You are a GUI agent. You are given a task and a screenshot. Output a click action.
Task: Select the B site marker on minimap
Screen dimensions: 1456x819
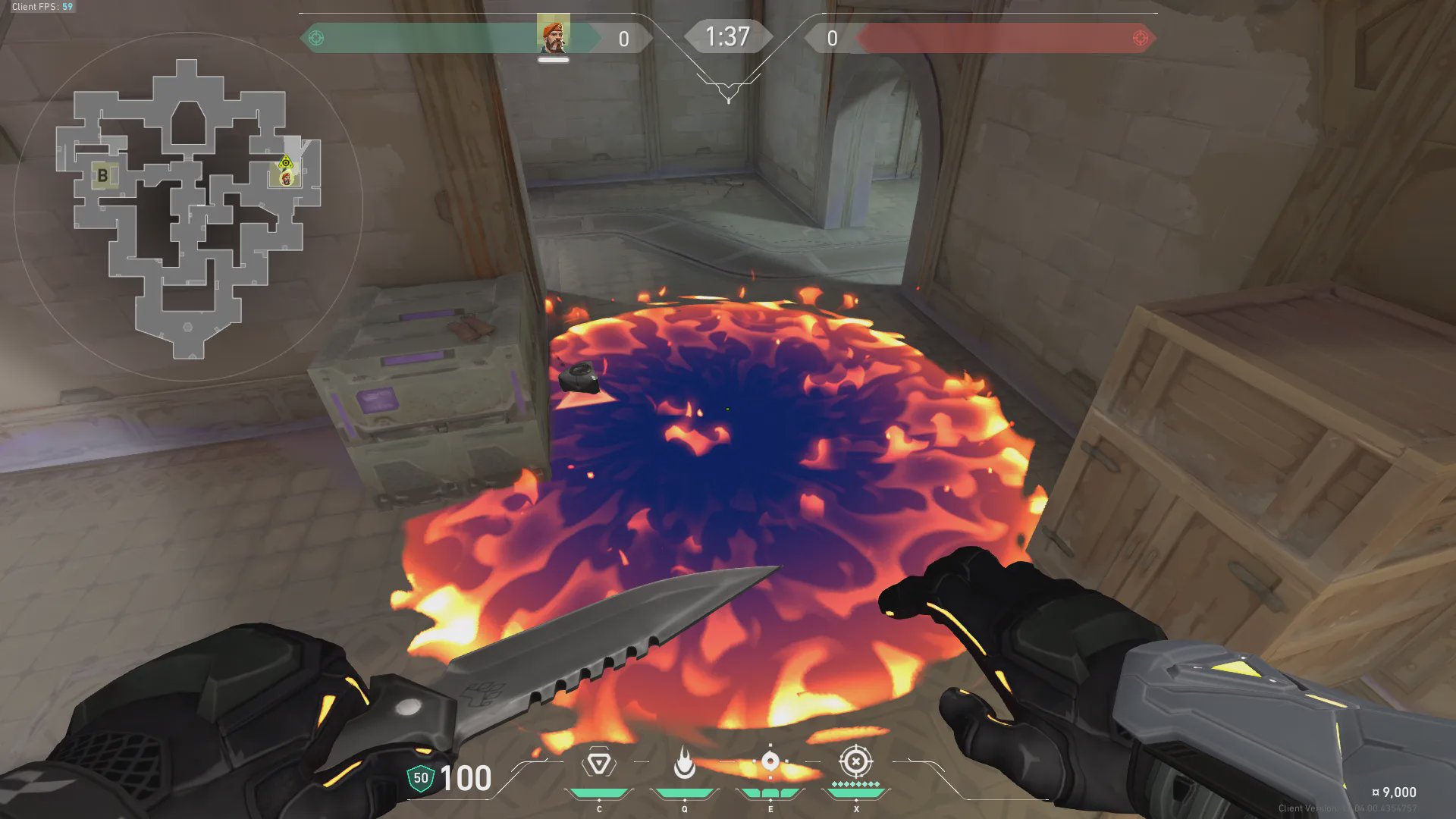(103, 176)
